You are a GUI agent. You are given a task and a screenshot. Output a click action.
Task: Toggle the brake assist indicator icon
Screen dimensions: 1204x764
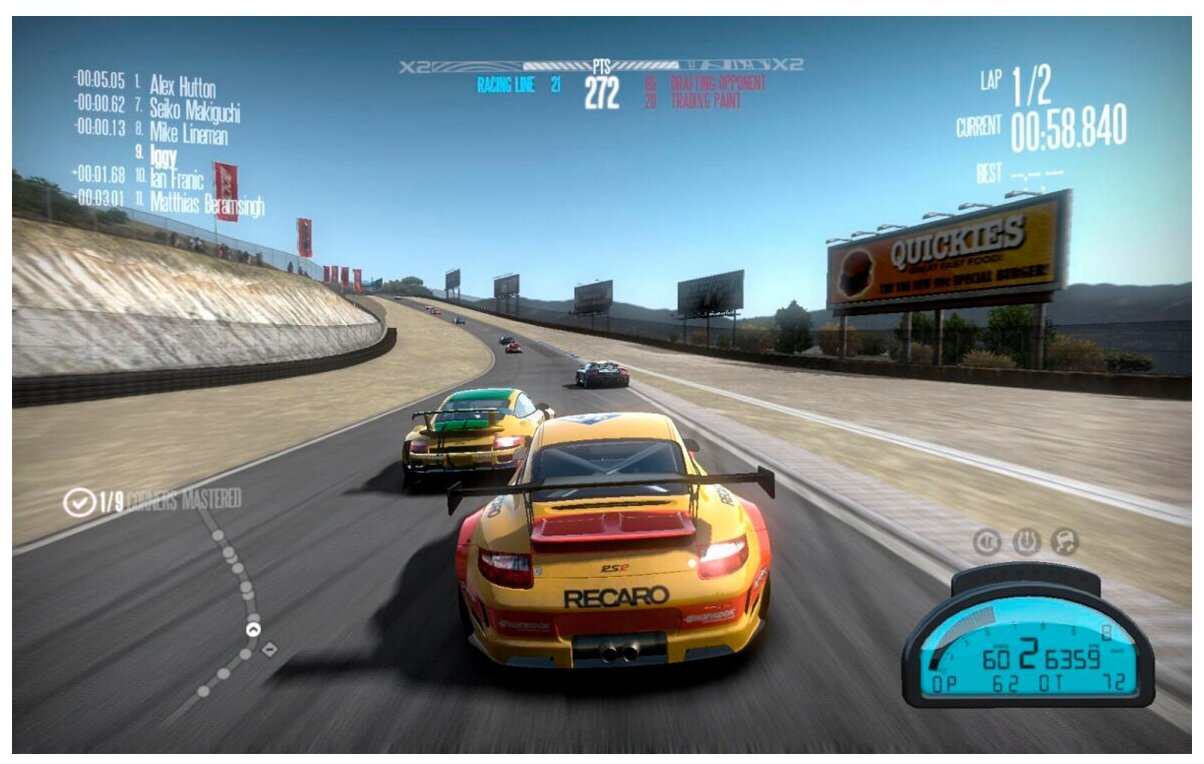987,542
